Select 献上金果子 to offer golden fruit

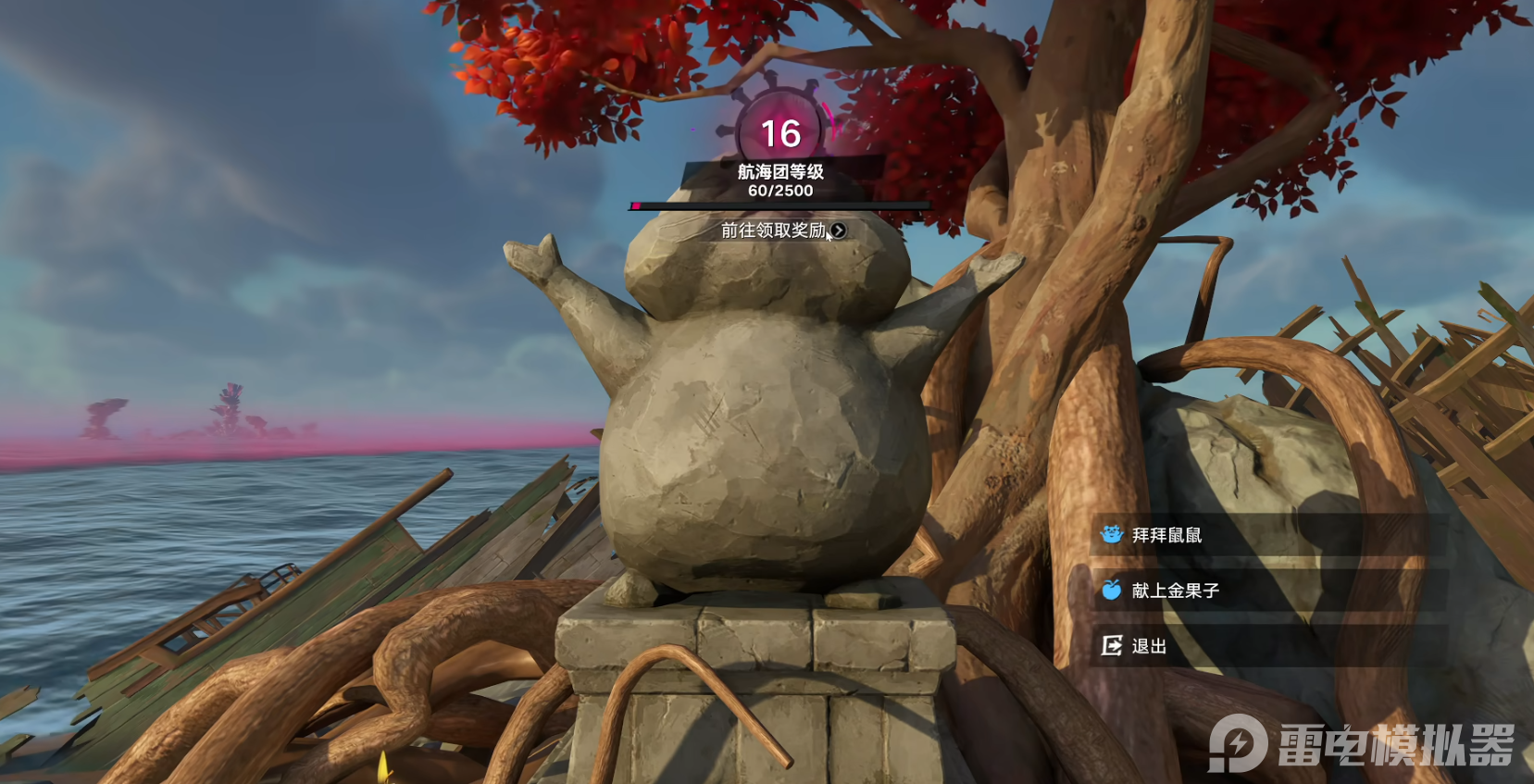coord(1175,591)
